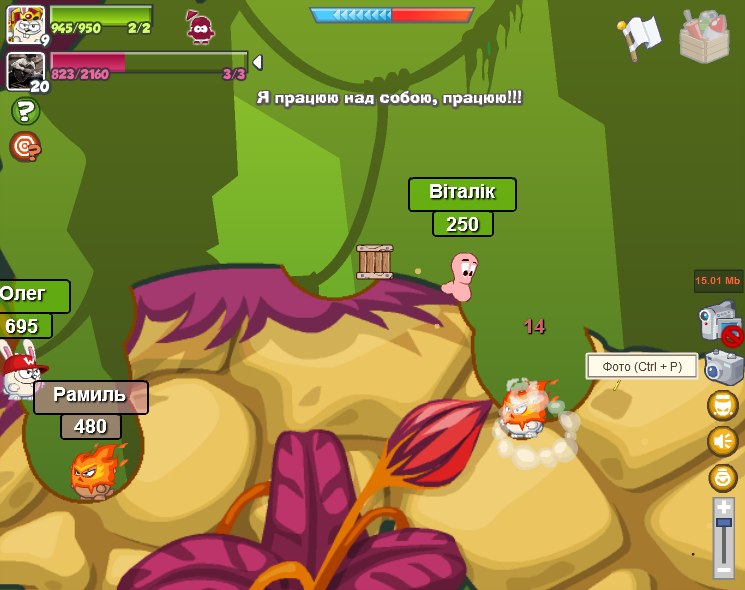This screenshot has width=745, height=590.
Task: Click the white surrender flag icon
Action: tap(639, 36)
